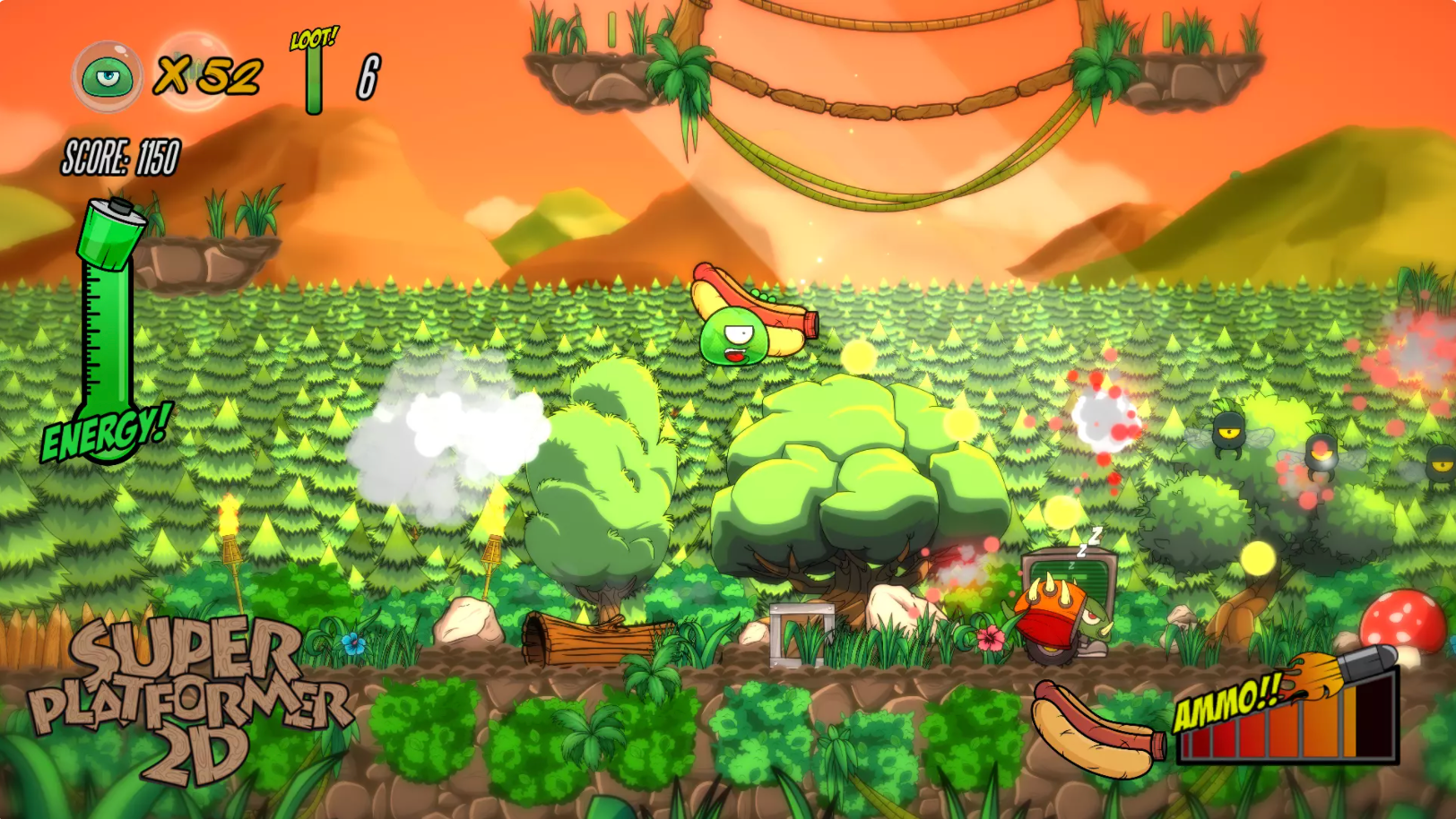Select the LOOT! stalk icon in the HUD
This screenshot has width=1456, height=819.
pyautogui.click(x=314, y=72)
